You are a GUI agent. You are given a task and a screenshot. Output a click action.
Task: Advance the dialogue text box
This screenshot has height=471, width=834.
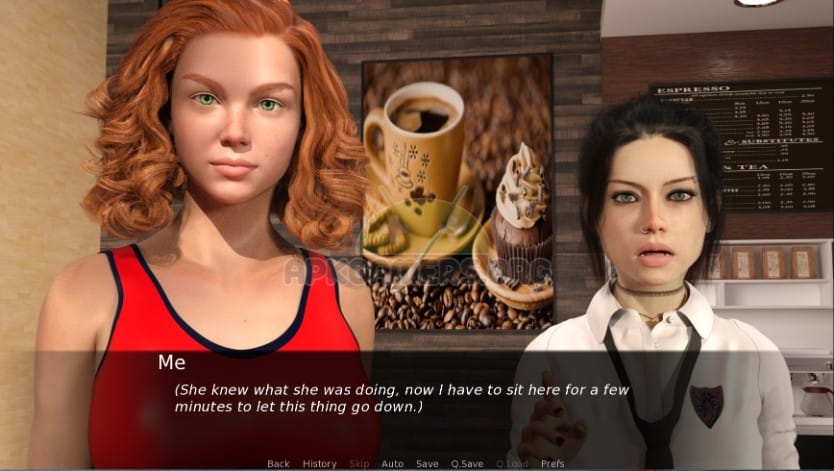click(x=416, y=400)
